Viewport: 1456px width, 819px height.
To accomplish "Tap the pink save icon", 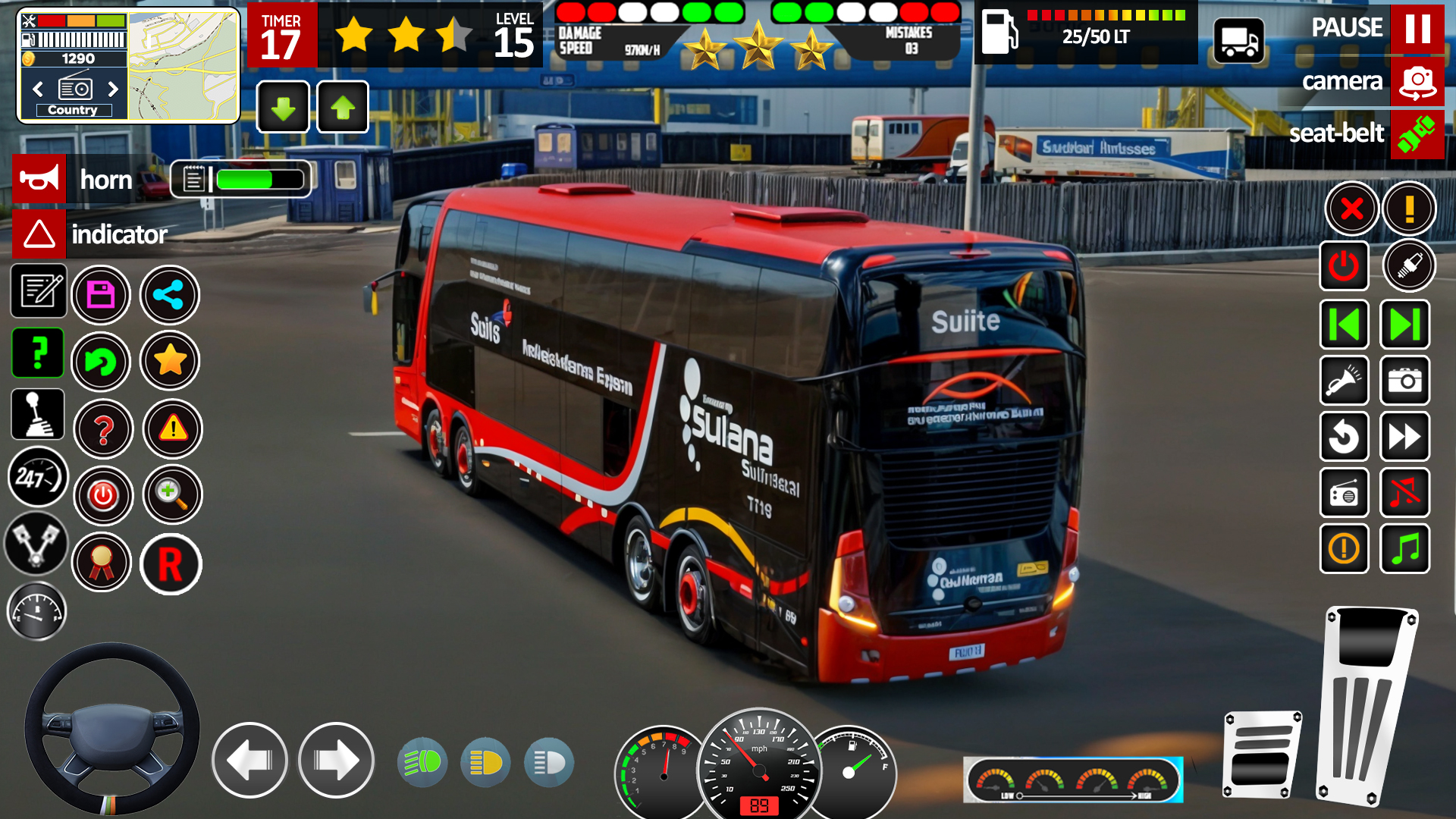I will coord(102,295).
